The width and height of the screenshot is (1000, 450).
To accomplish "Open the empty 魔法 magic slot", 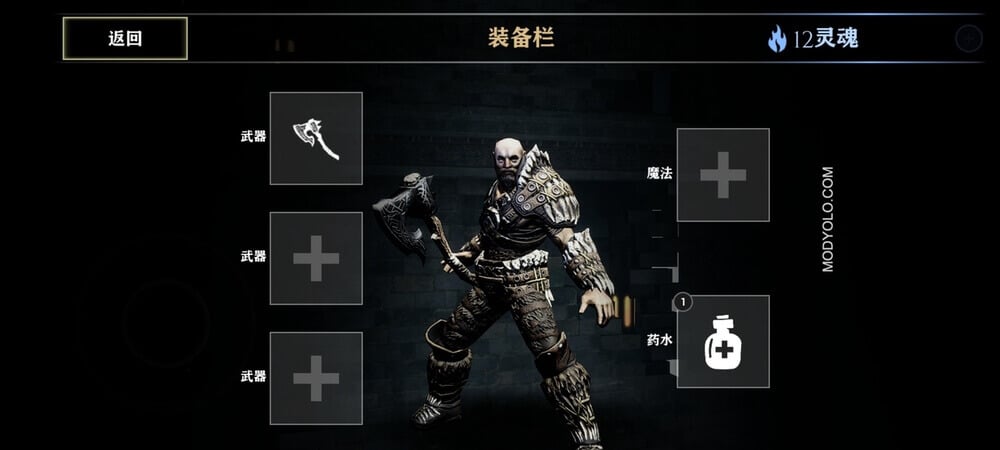I will click(723, 175).
